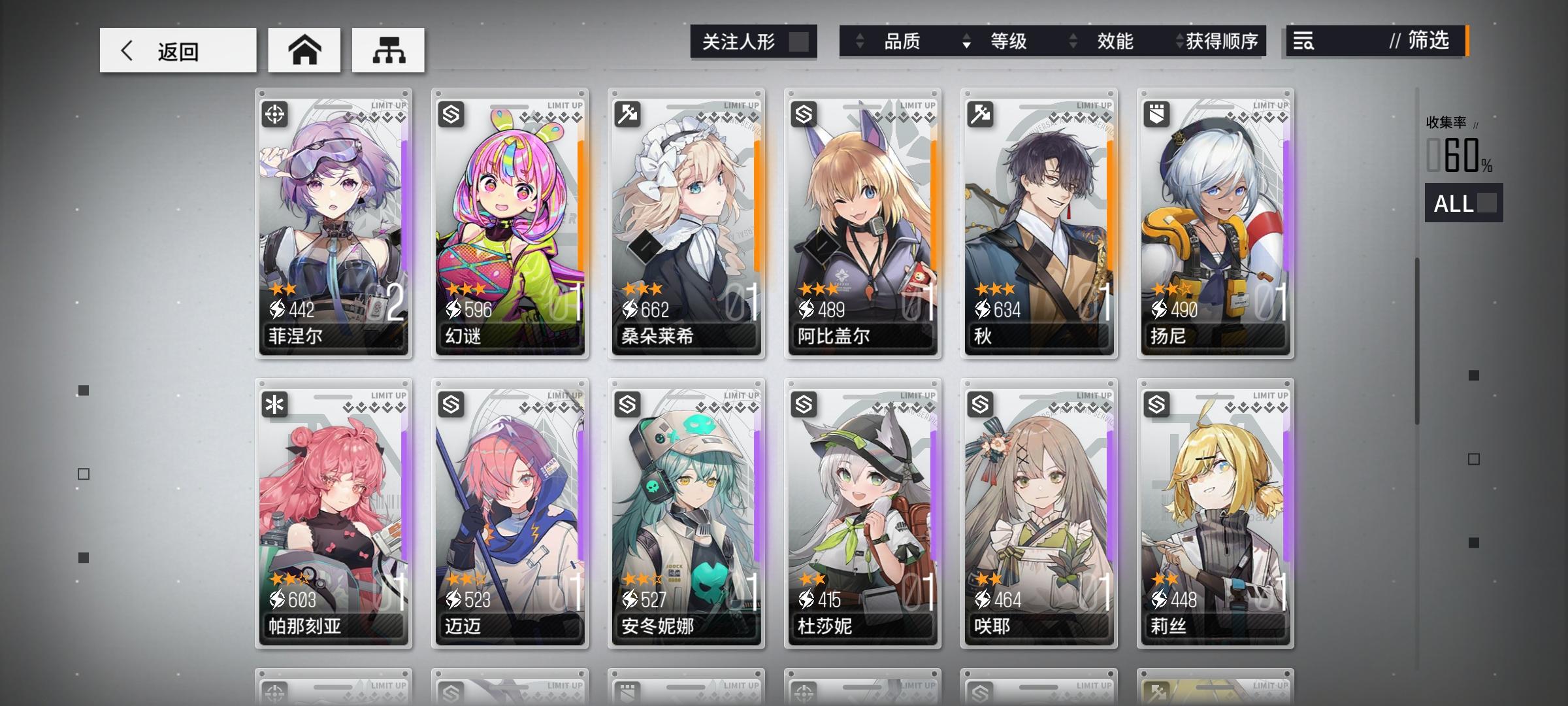The width and height of the screenshot is (1568, 706).
Task: Click the 返回 back button
Action: tap(176, 50)
